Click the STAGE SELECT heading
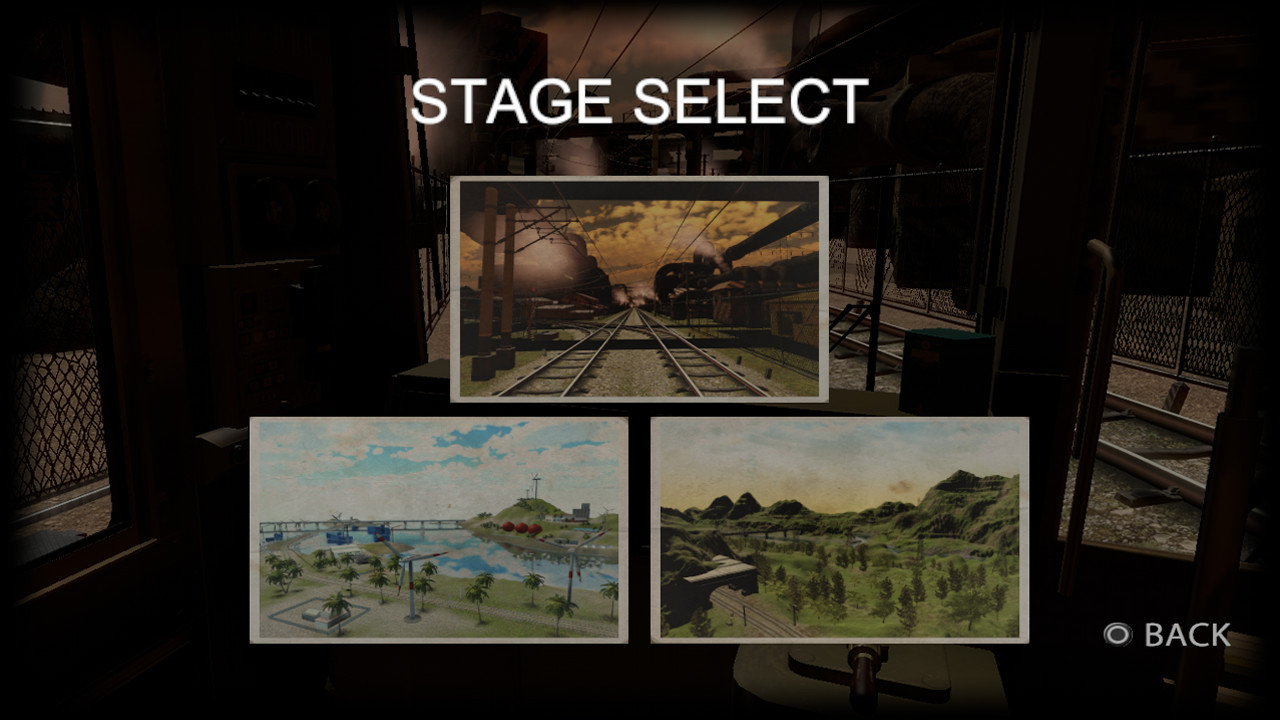The image size is (1280, 720). 639,99
